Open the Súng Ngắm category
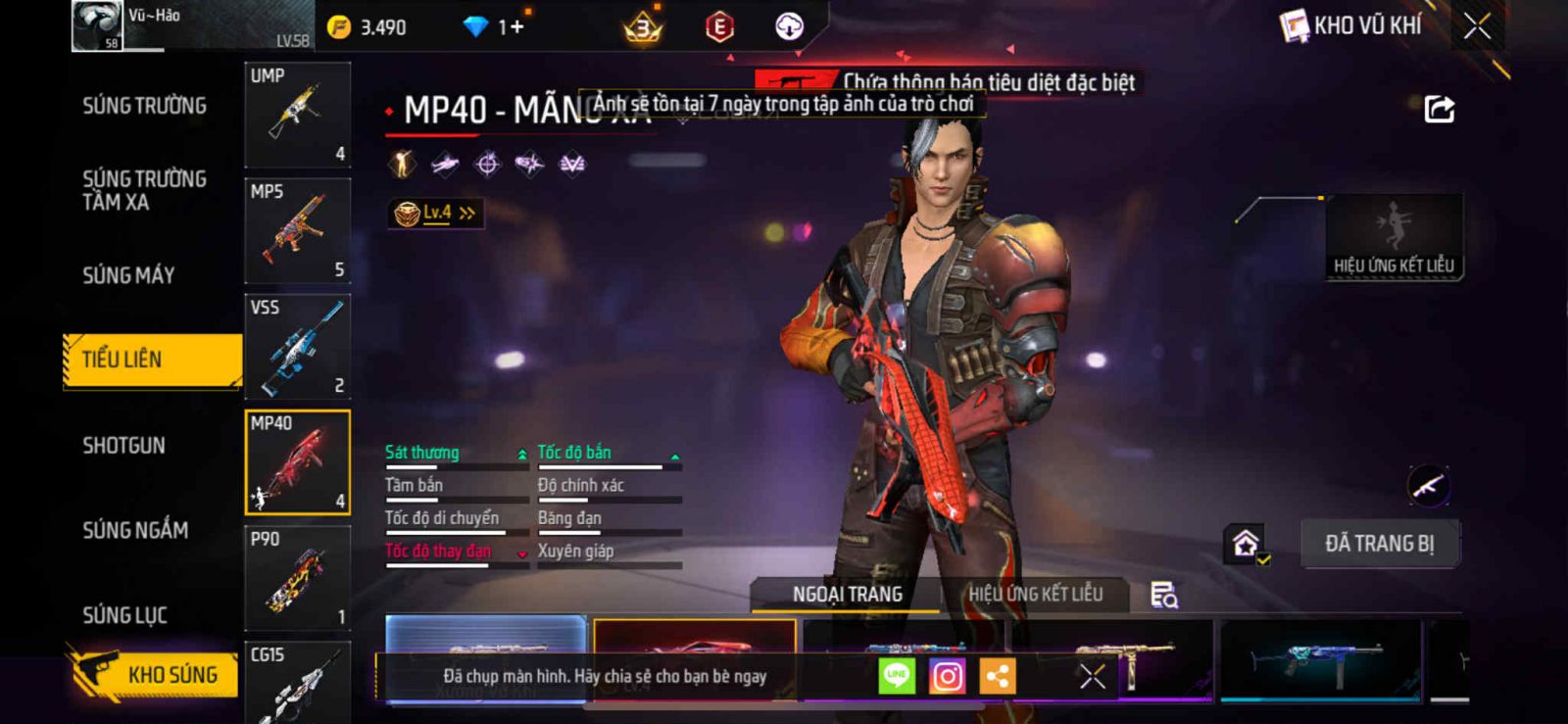Screen dimensions: 1568x724 coord(135,530)
